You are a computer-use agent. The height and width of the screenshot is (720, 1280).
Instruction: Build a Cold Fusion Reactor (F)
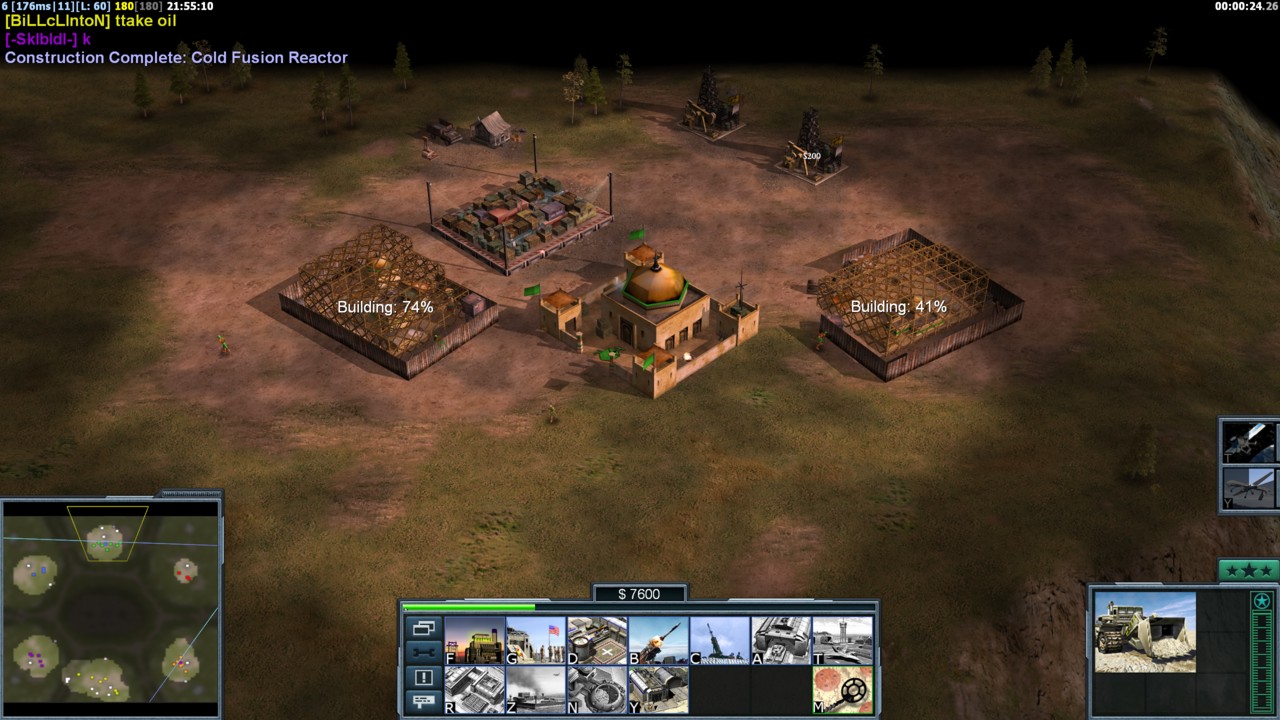click(474, 640)
